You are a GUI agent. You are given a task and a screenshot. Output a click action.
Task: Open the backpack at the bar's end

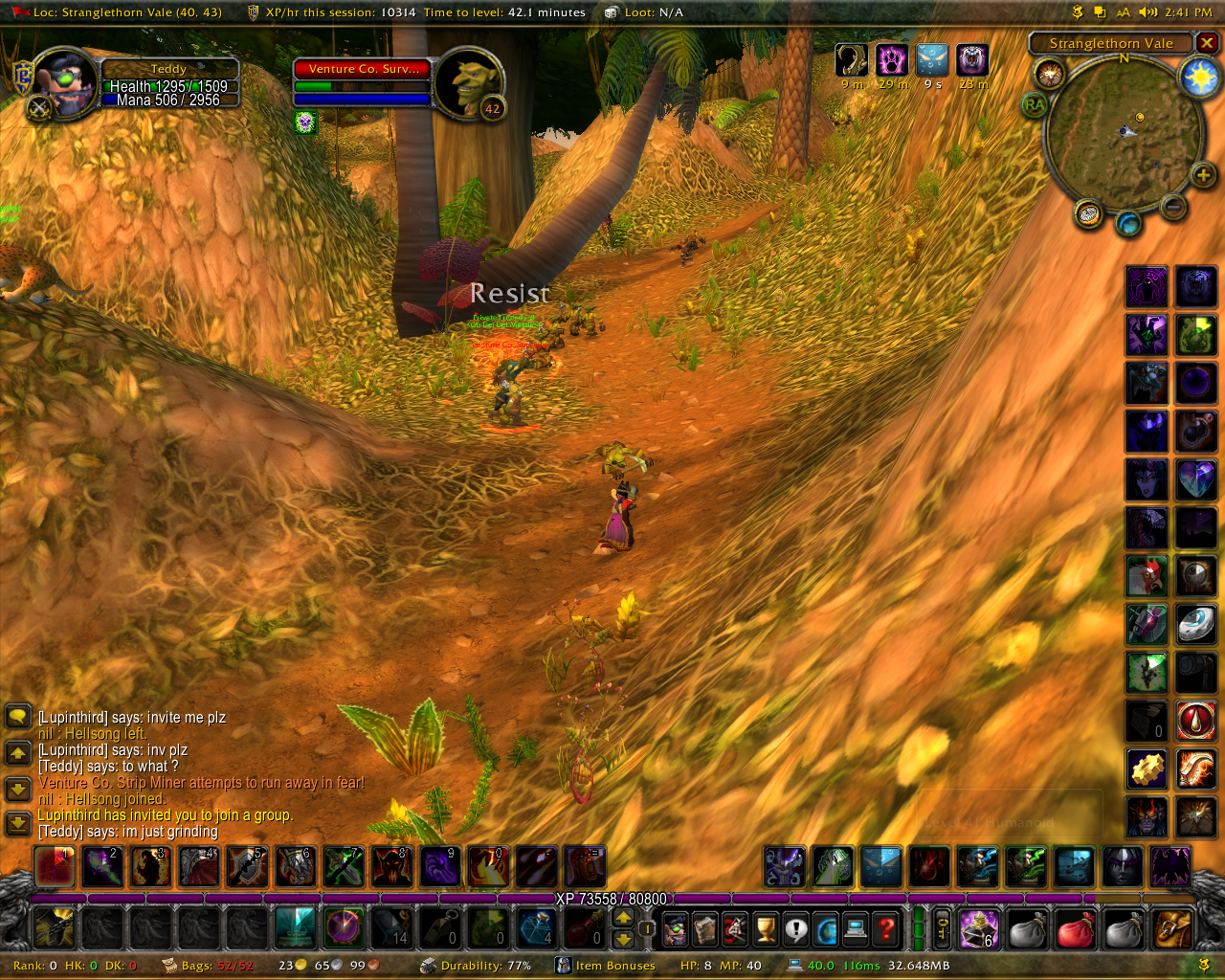[x=1172, y=928]
